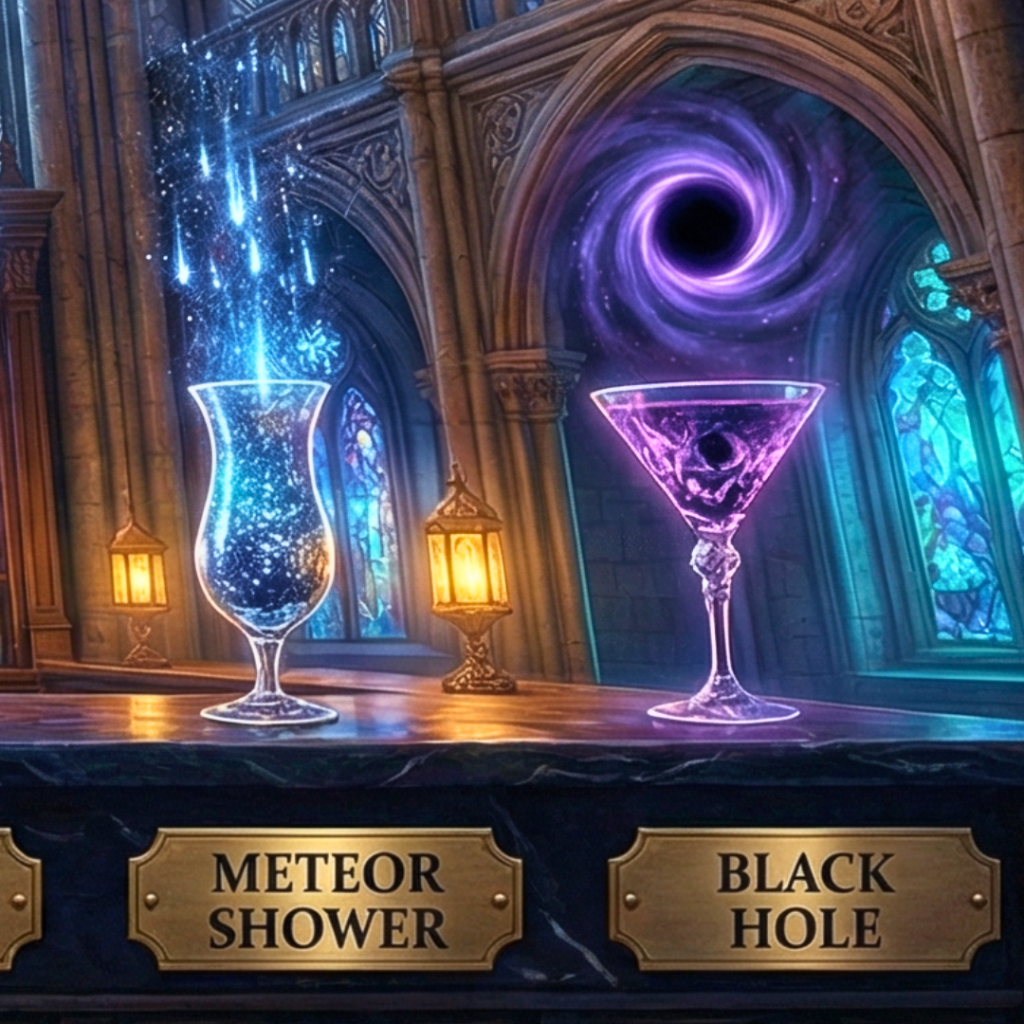Viewport: 1024px width, 1024px height.
Task: Select the Meteor Shower brass plaque
Action: [325, 898]
